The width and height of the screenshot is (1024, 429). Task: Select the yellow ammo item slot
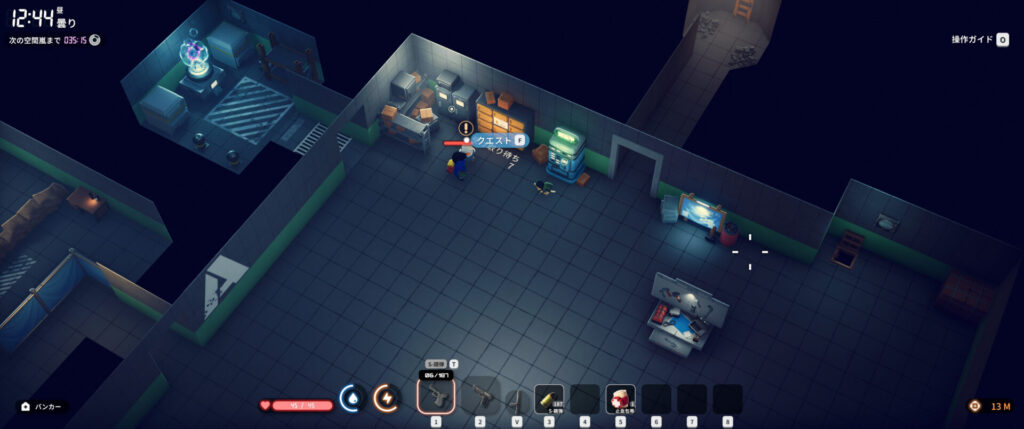coord(549,398)
